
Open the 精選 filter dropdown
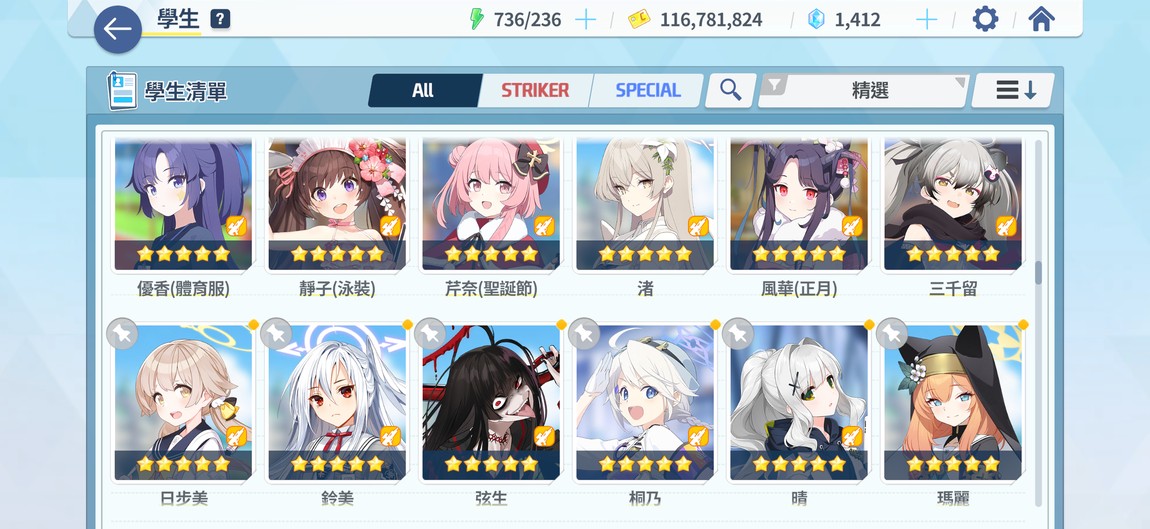[x=865, y=90]
